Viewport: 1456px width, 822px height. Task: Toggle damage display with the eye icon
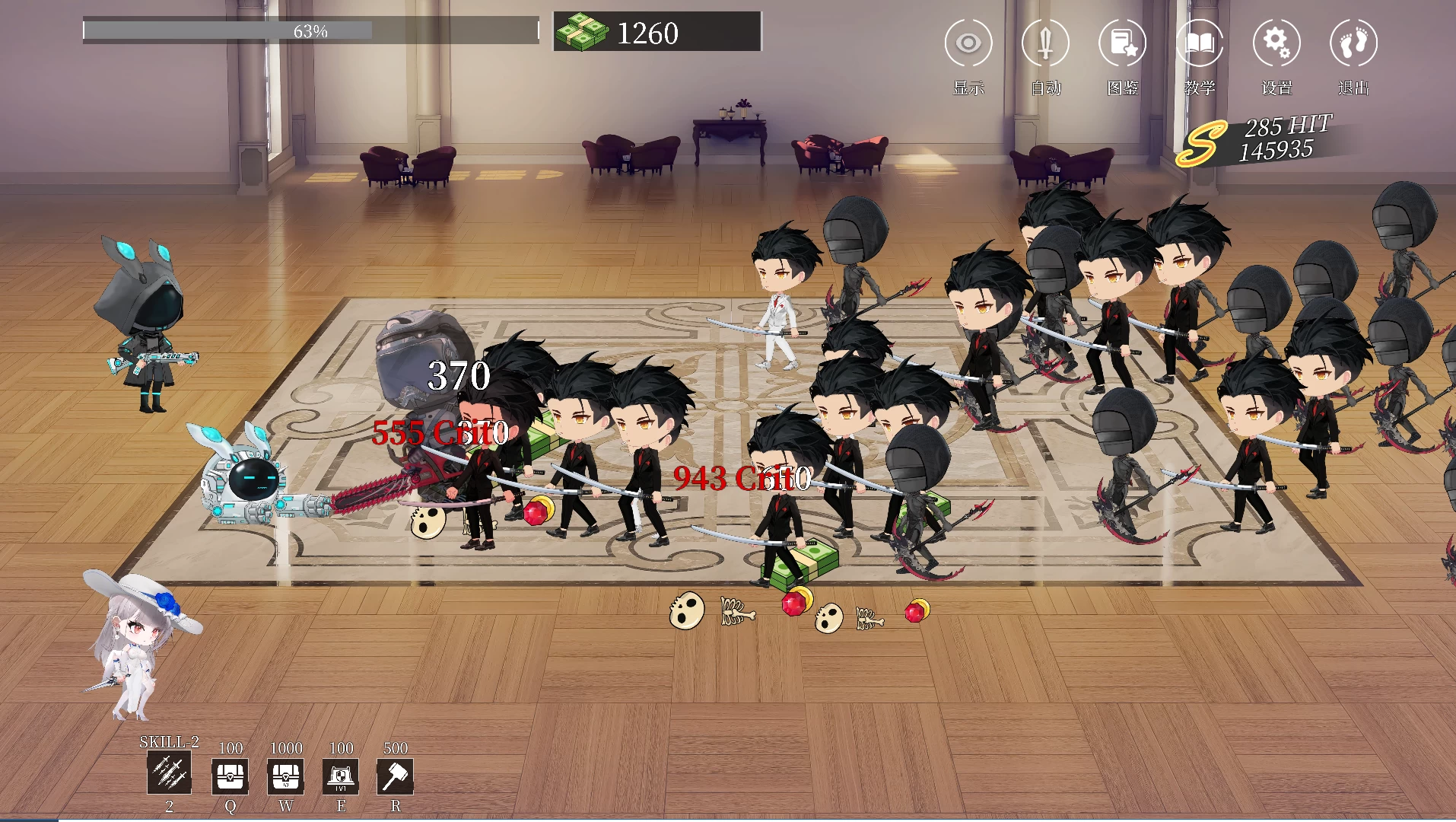pos(967,43)
